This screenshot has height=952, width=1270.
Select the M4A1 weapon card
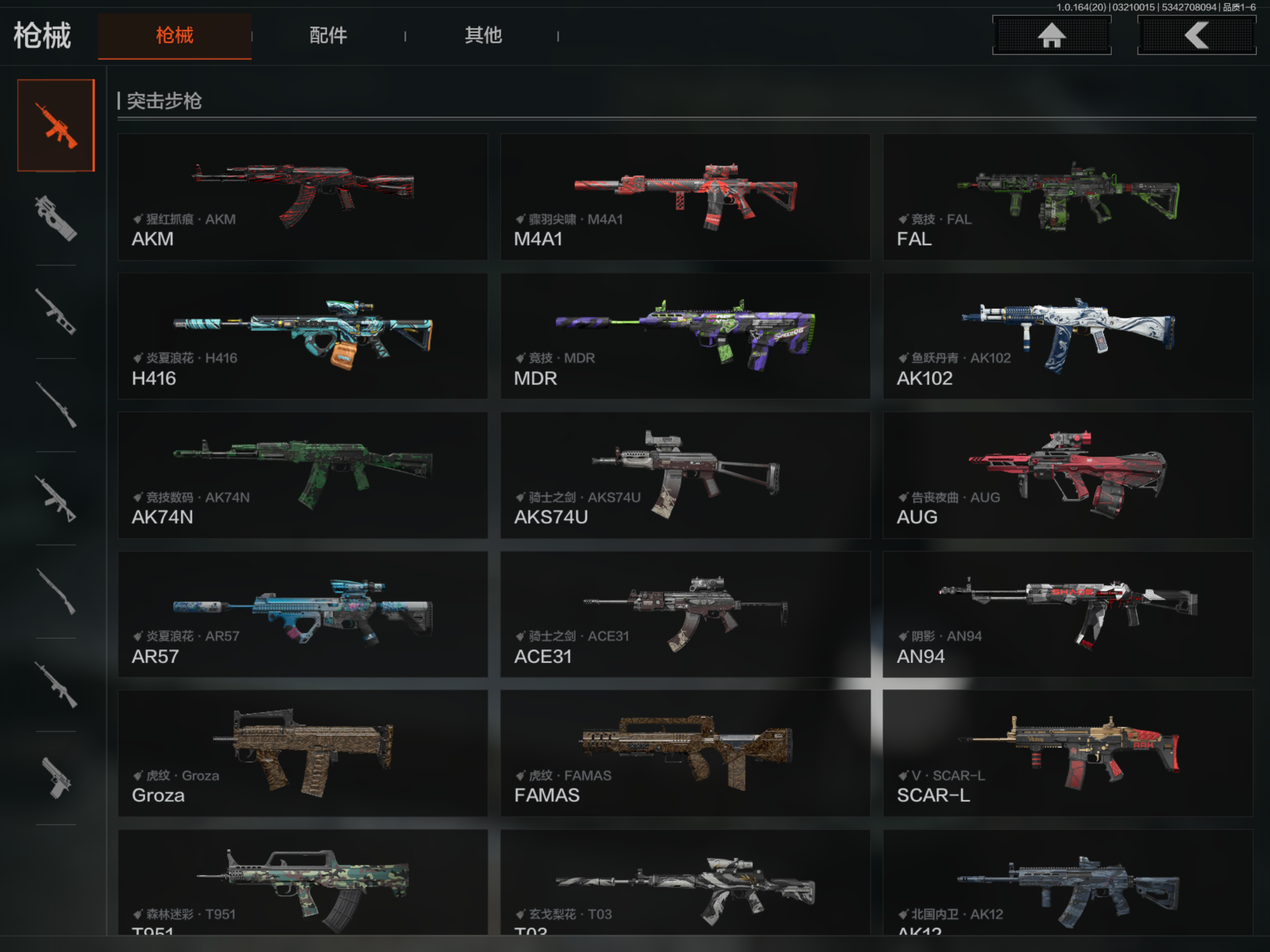pos(685,197)
